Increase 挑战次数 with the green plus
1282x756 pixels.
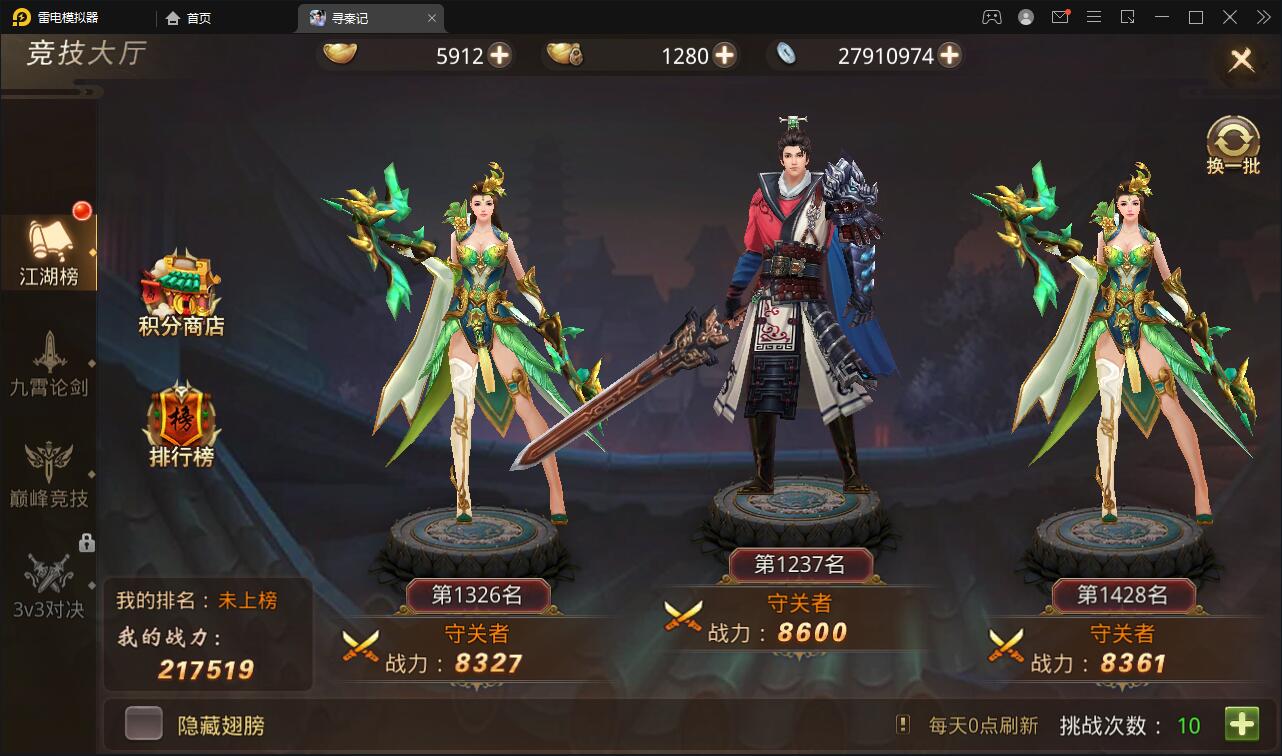(1243, 722)
